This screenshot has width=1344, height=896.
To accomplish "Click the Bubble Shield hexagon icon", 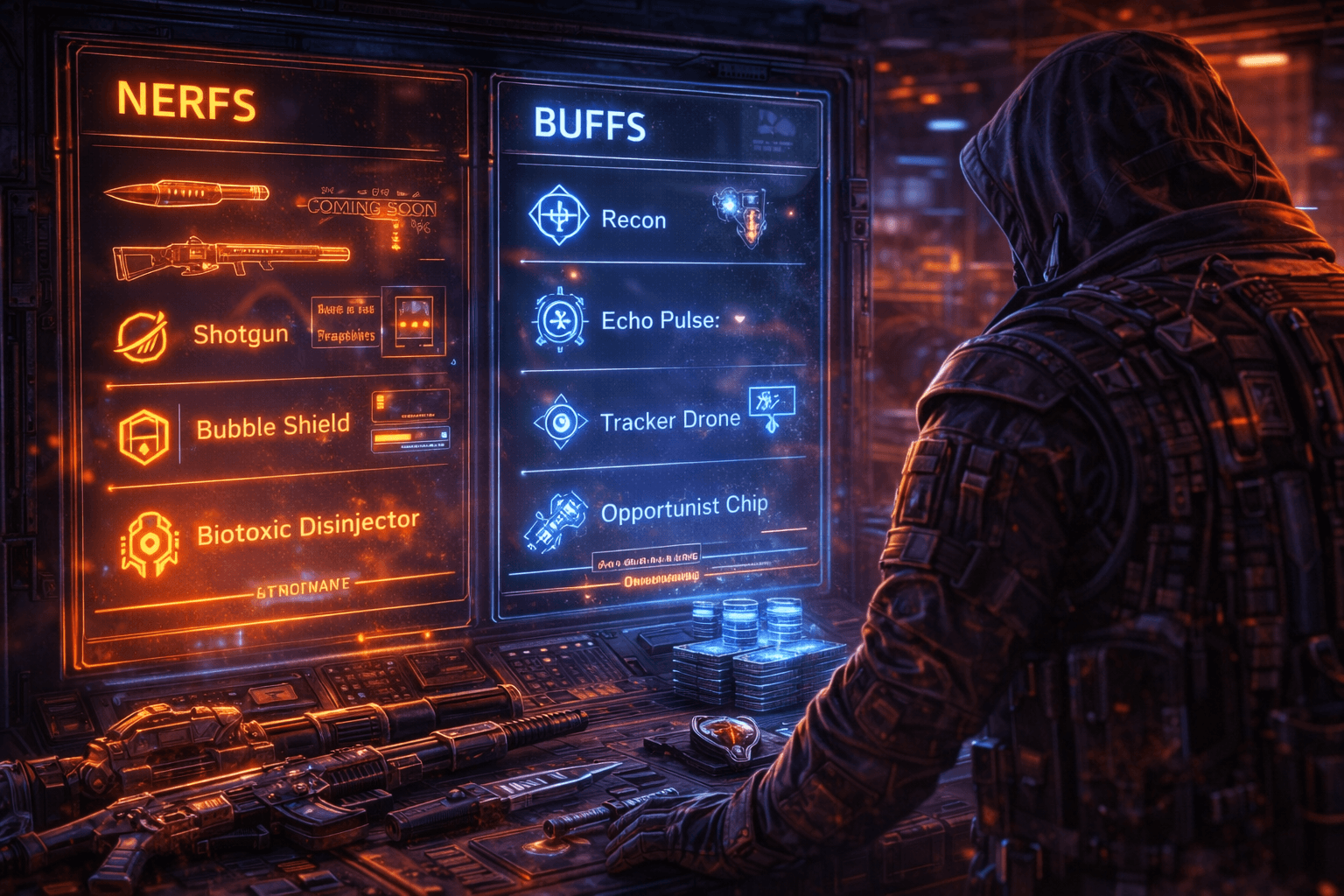I will coord(143,435).
